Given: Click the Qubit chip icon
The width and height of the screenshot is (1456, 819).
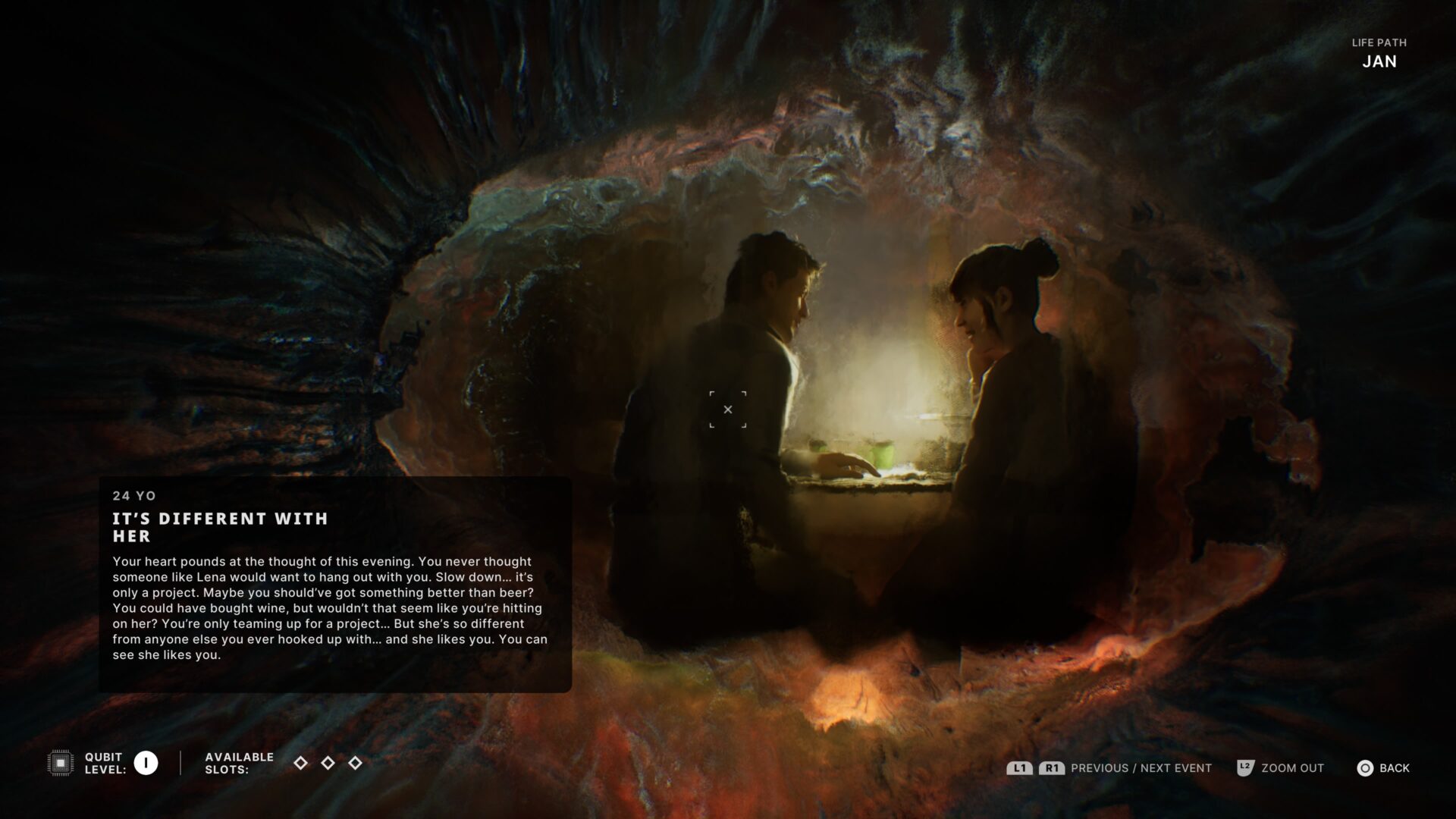Looking at the screenshot, I should tap(61, 763).
